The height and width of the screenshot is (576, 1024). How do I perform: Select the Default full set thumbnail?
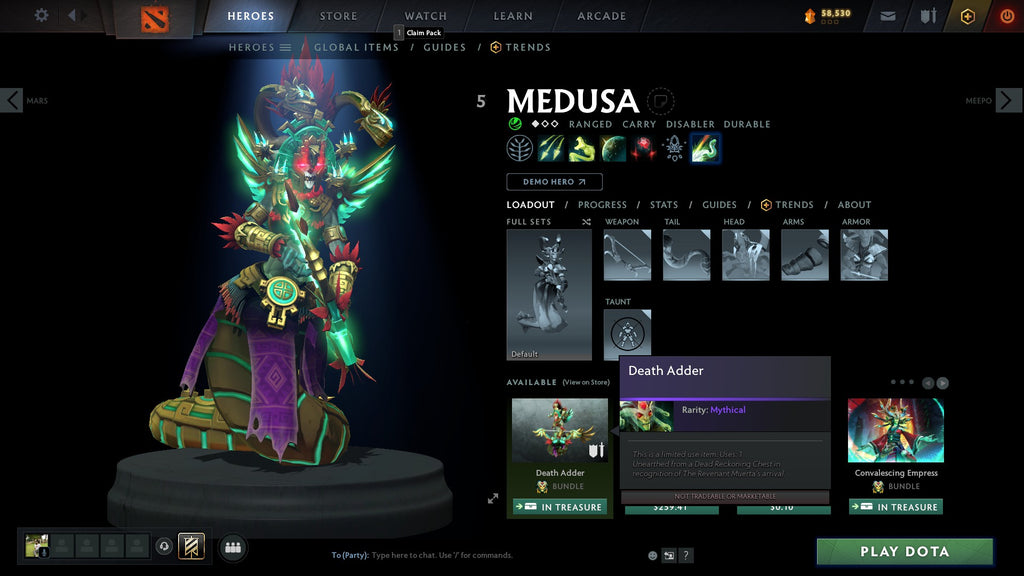(x=549, y=294)
